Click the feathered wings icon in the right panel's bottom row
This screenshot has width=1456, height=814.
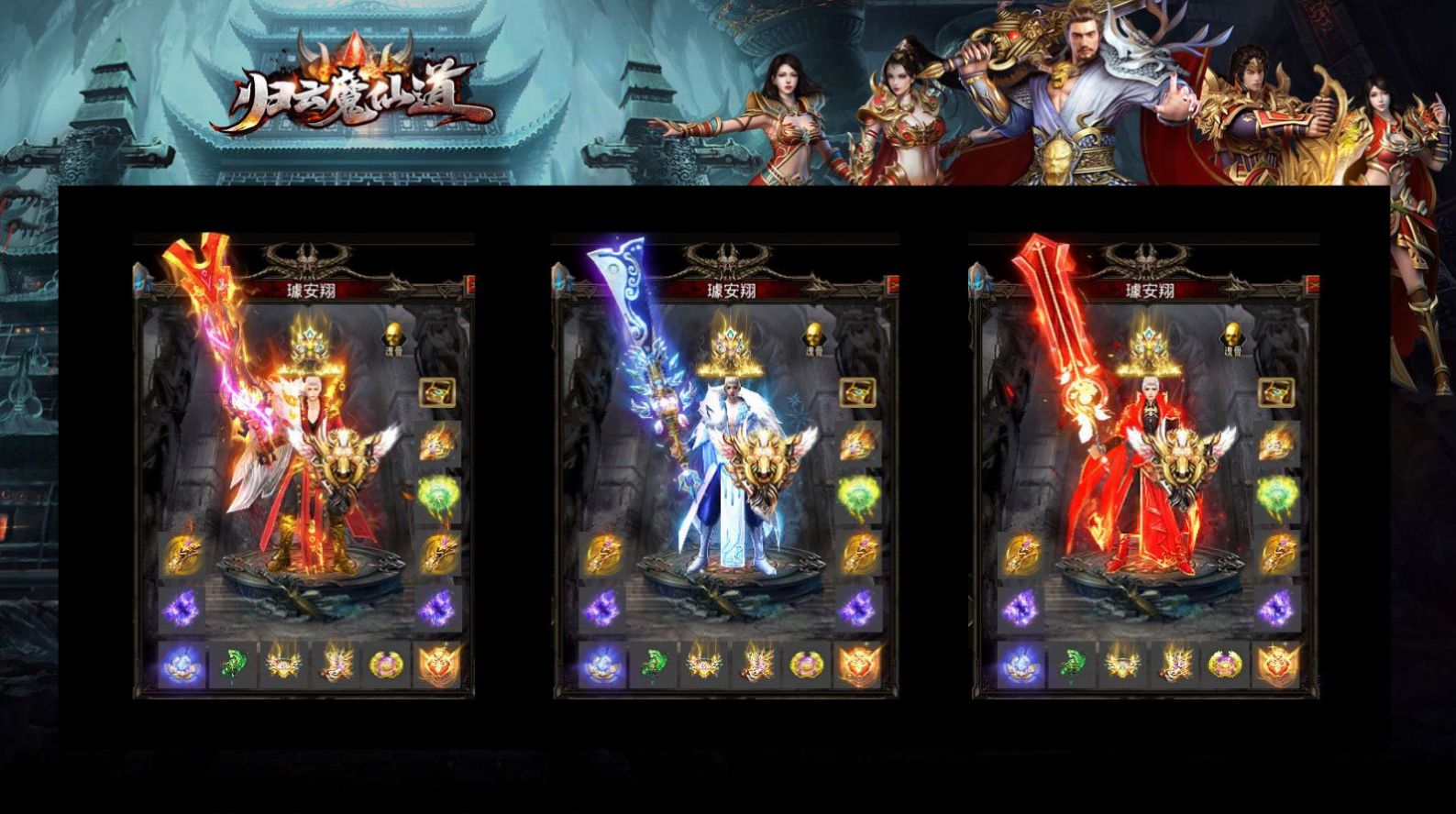pyautogui.click(x=1174, y=666)
